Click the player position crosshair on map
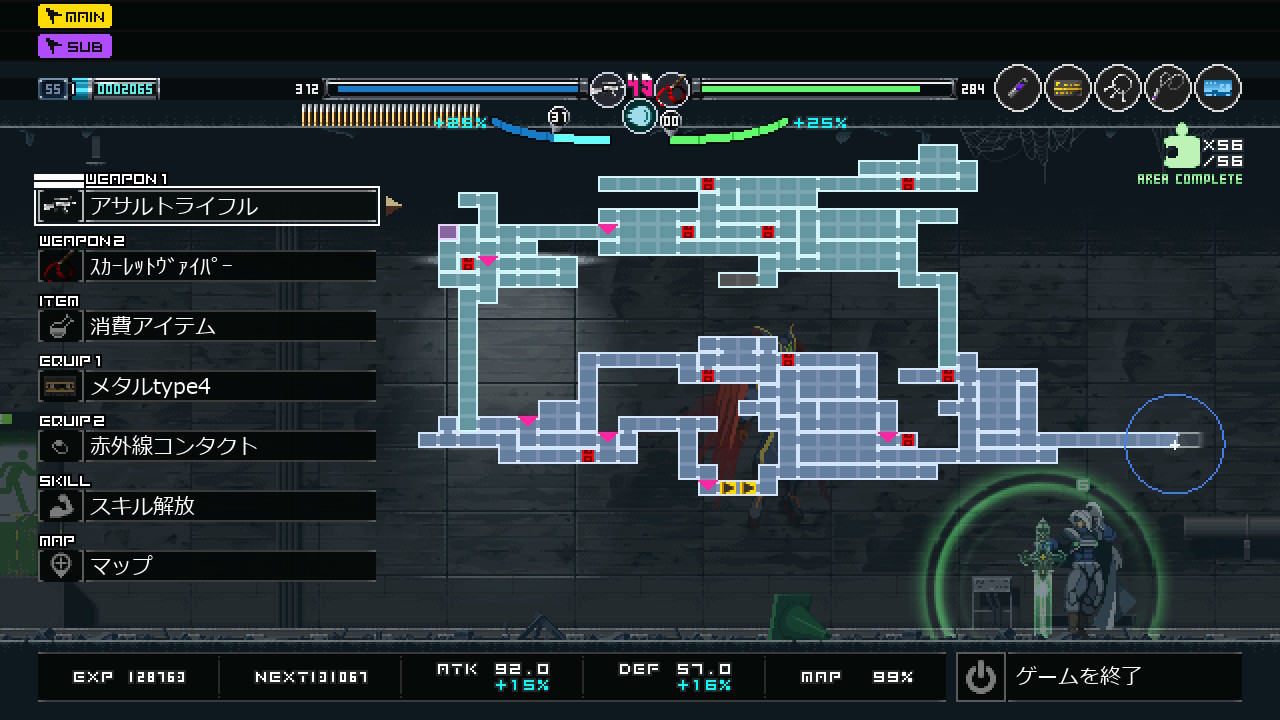1280x720 pixels. [1175, 444]
